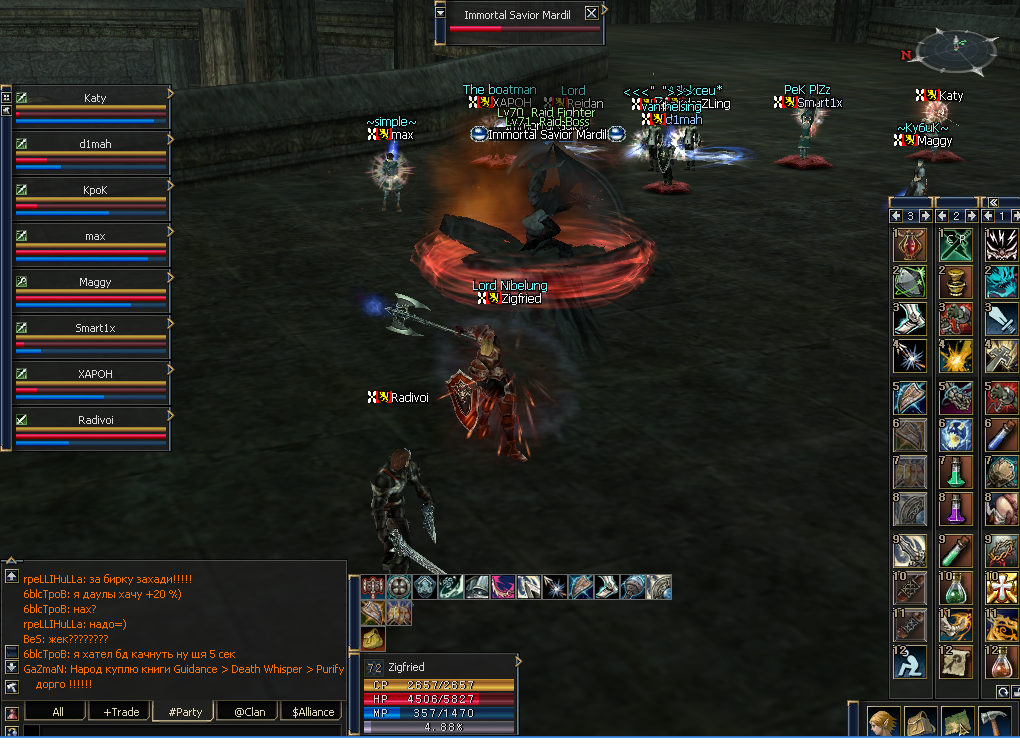Select Smart1x from the party list
This screenshot has height=746, width=1020.
coord(94,328)
